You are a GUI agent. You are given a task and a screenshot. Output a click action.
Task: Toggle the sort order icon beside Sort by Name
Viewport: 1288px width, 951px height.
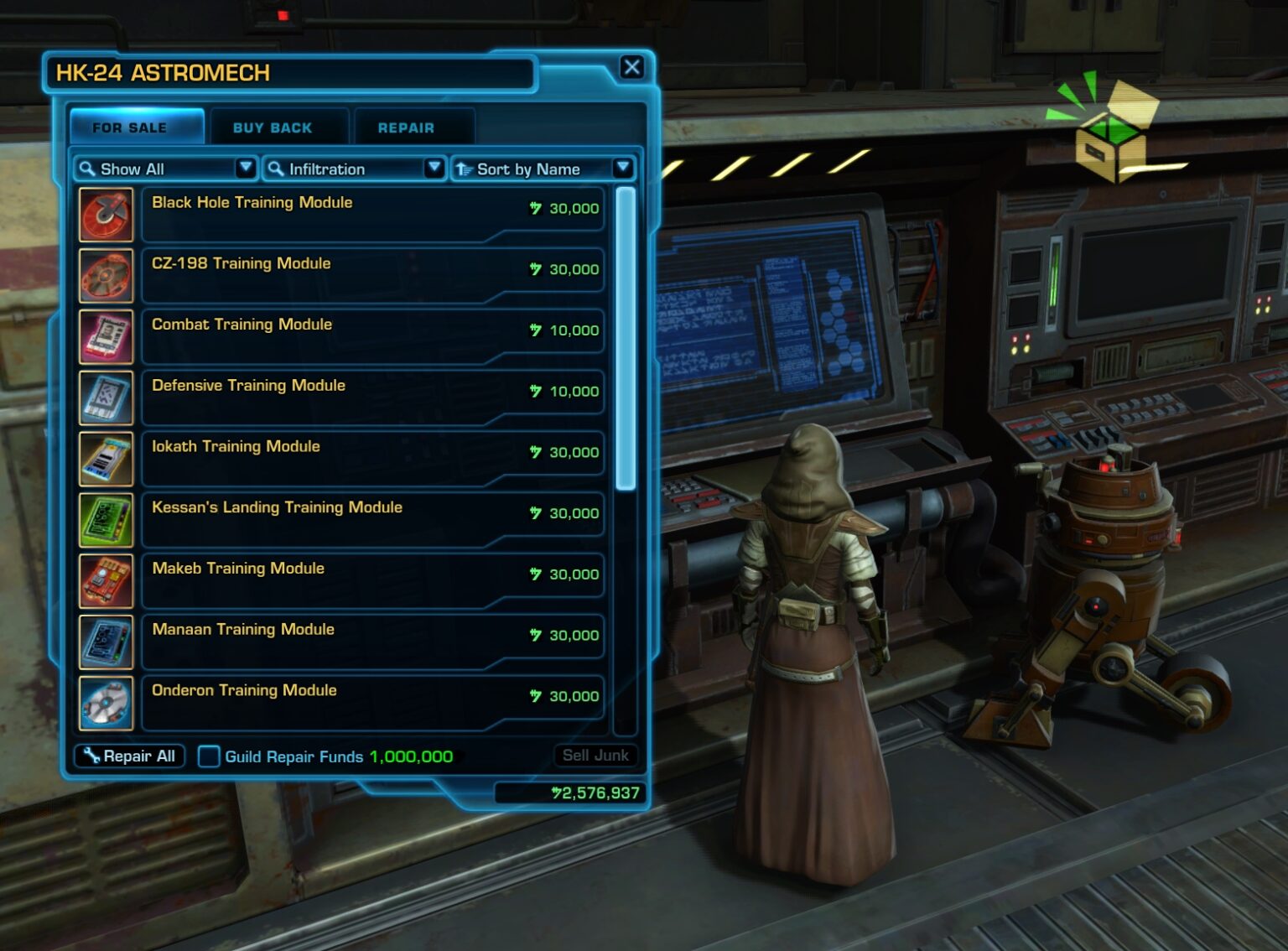[465, 169]
